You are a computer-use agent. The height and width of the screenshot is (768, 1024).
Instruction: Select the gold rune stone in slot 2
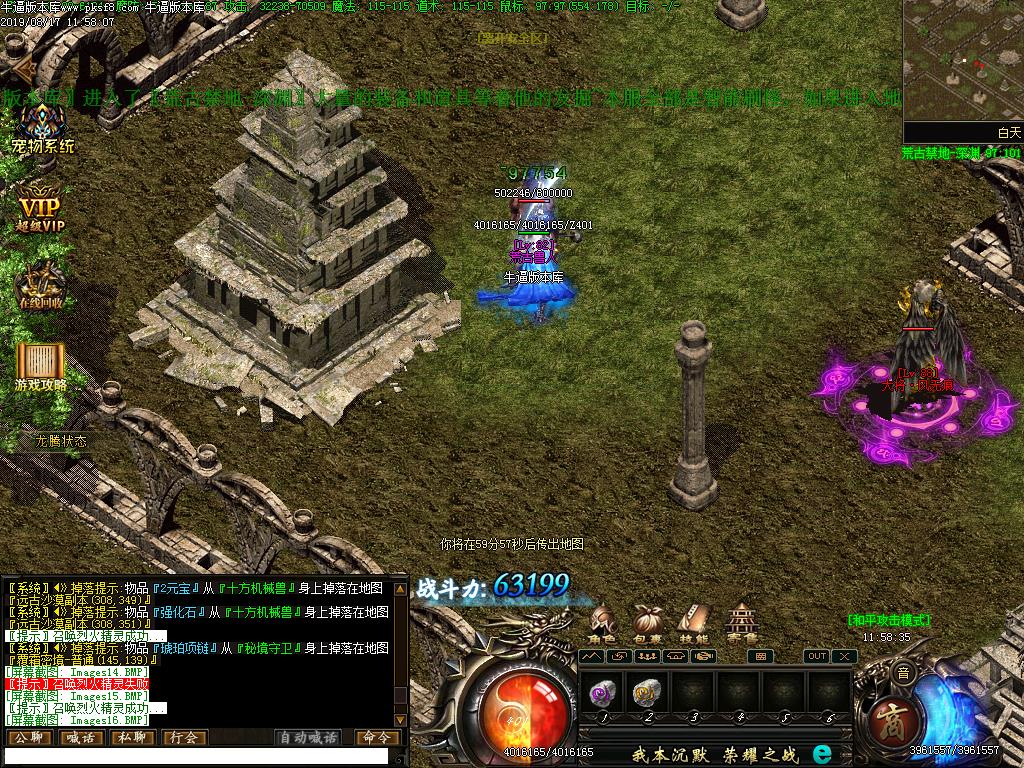tap(647, 692)
